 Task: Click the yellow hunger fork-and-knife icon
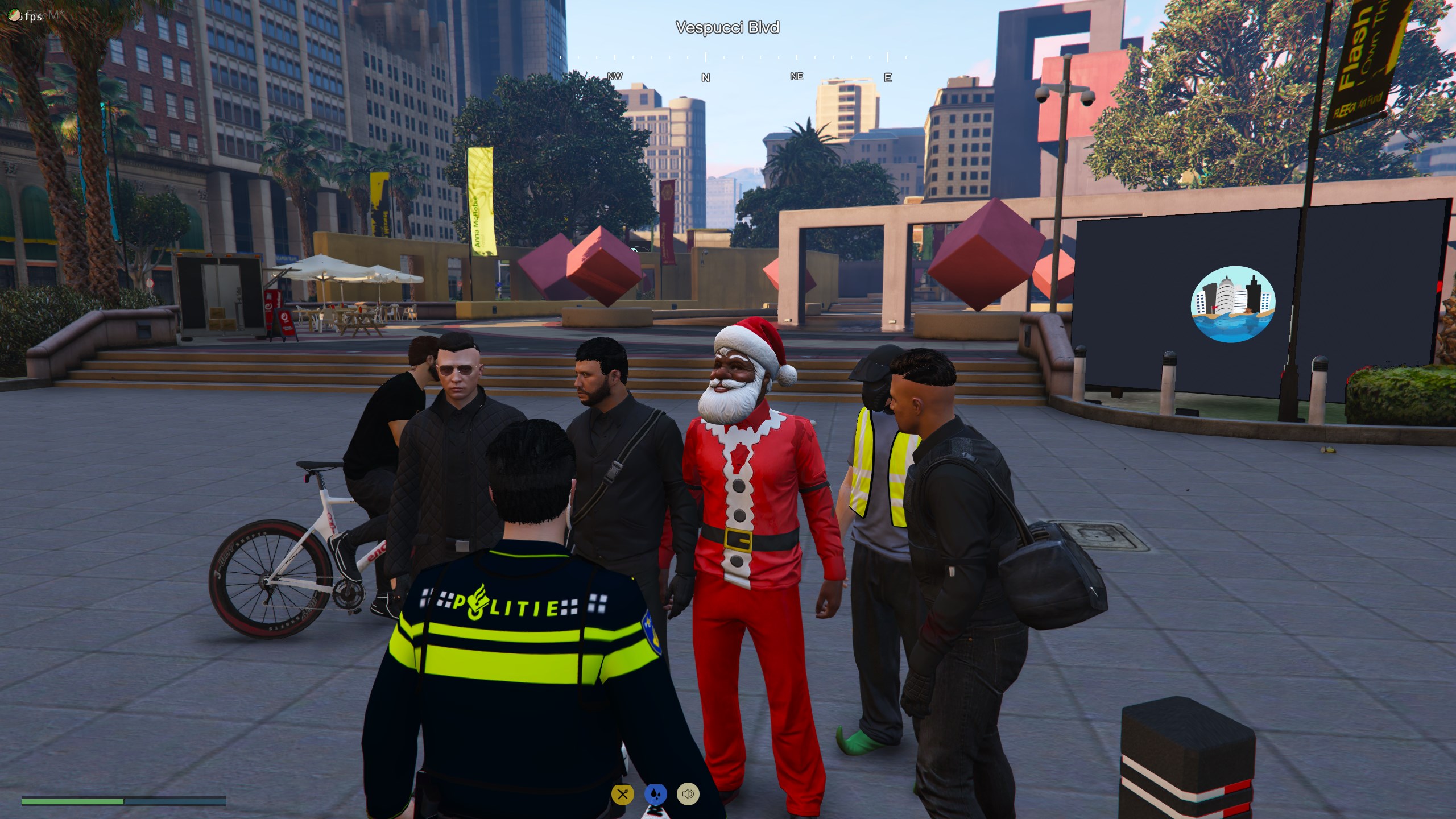tap(622, 794)
